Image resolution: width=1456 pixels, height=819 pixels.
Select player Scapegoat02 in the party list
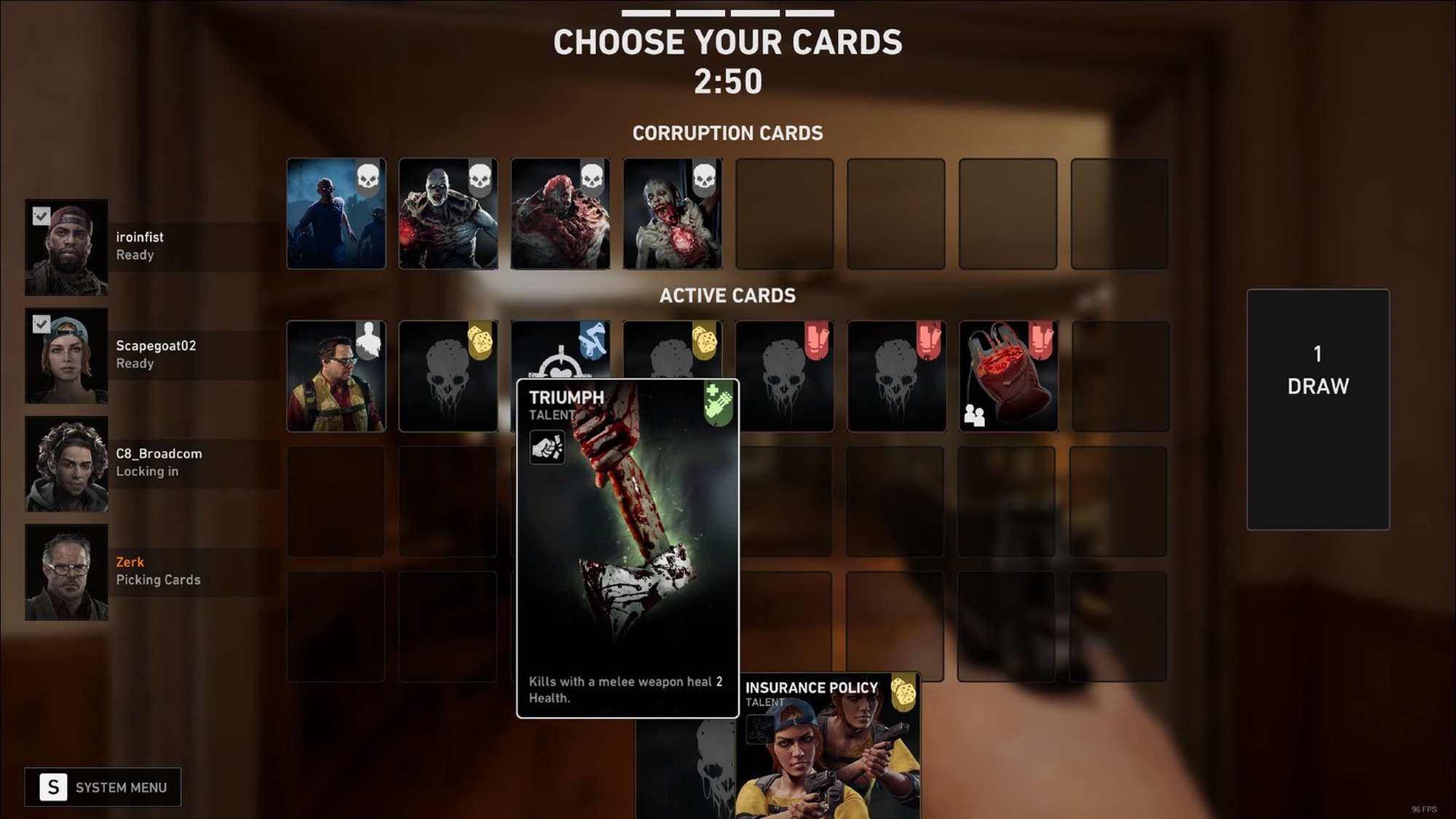pos(153,355)
